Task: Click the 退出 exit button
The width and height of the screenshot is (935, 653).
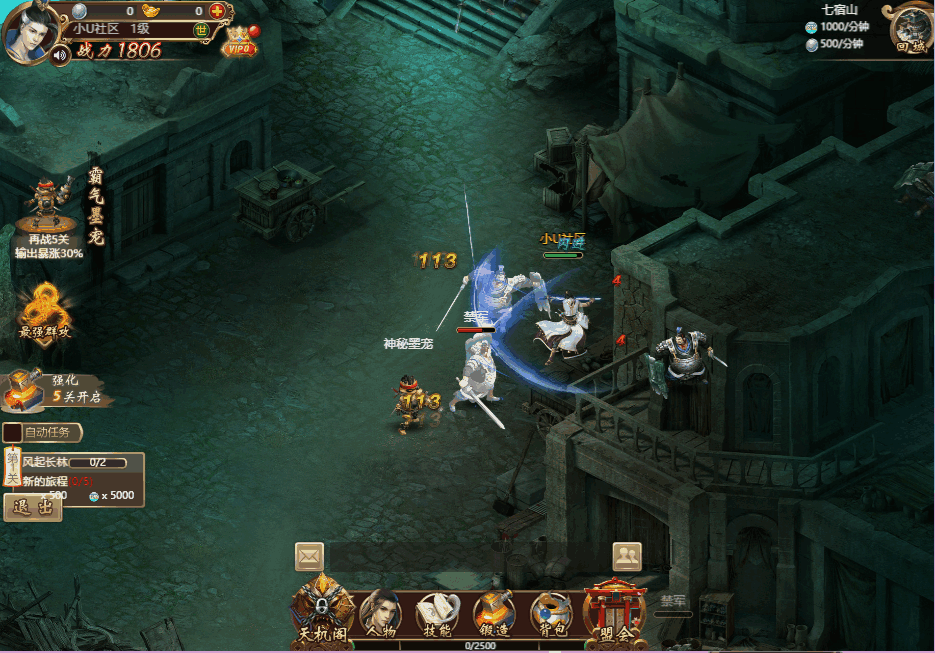Action: [33, 507]
